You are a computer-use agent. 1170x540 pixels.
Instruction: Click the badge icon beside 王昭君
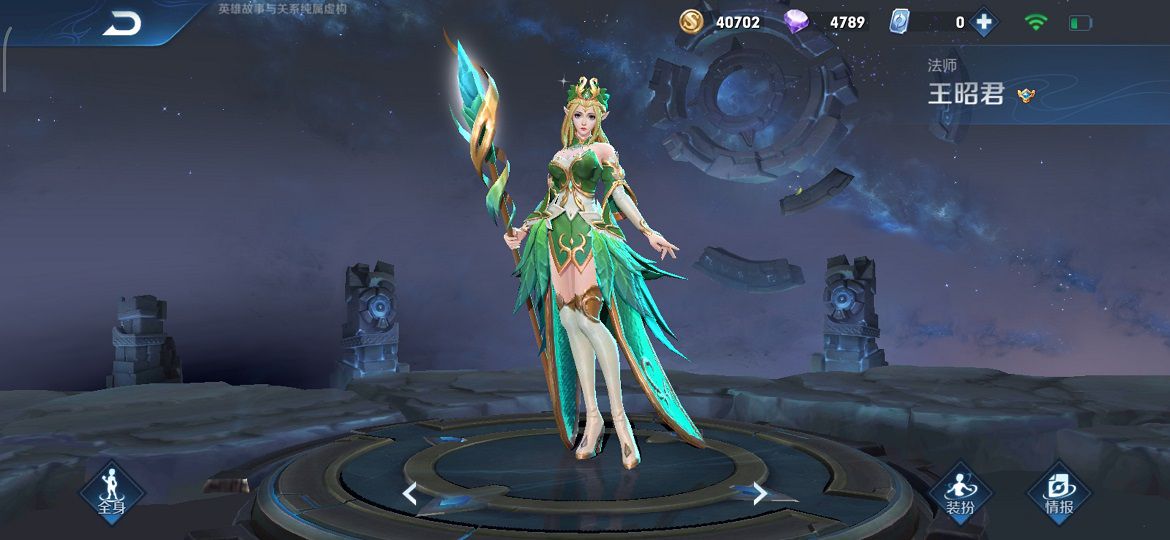point(1025,95)
